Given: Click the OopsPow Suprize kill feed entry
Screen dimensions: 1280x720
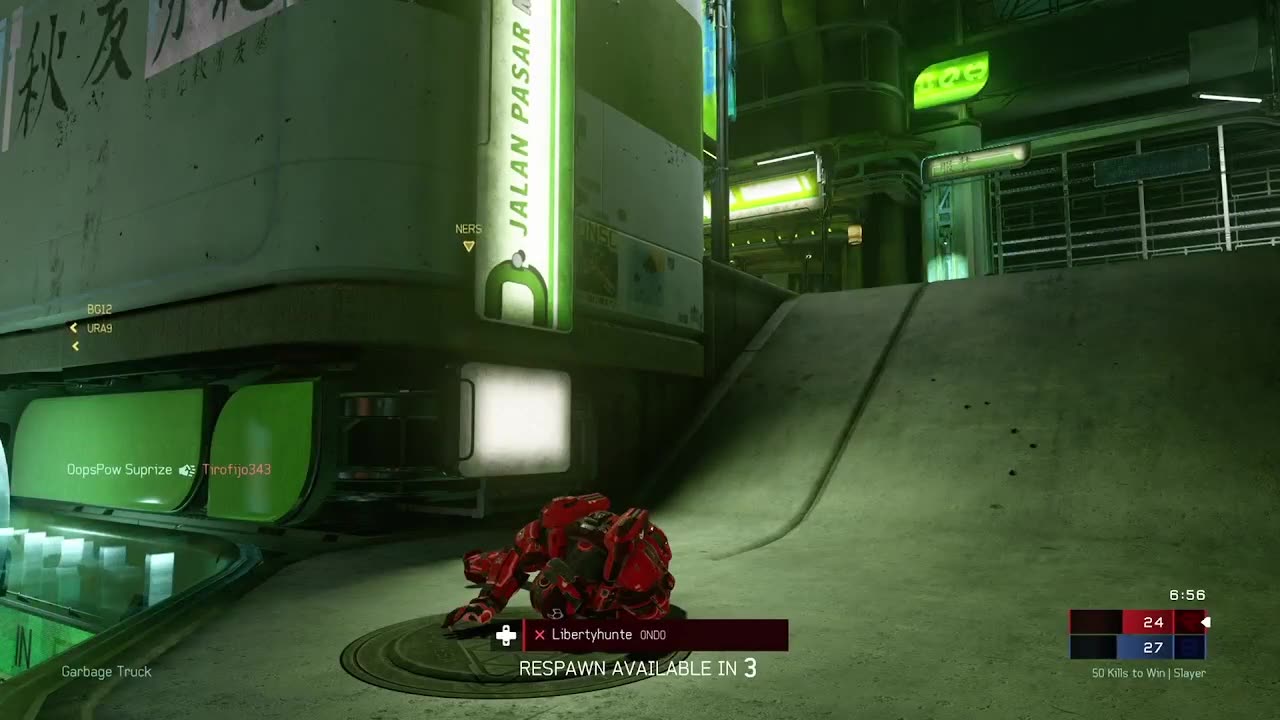Looking at the screenshot, I should (x=168, y=470).
